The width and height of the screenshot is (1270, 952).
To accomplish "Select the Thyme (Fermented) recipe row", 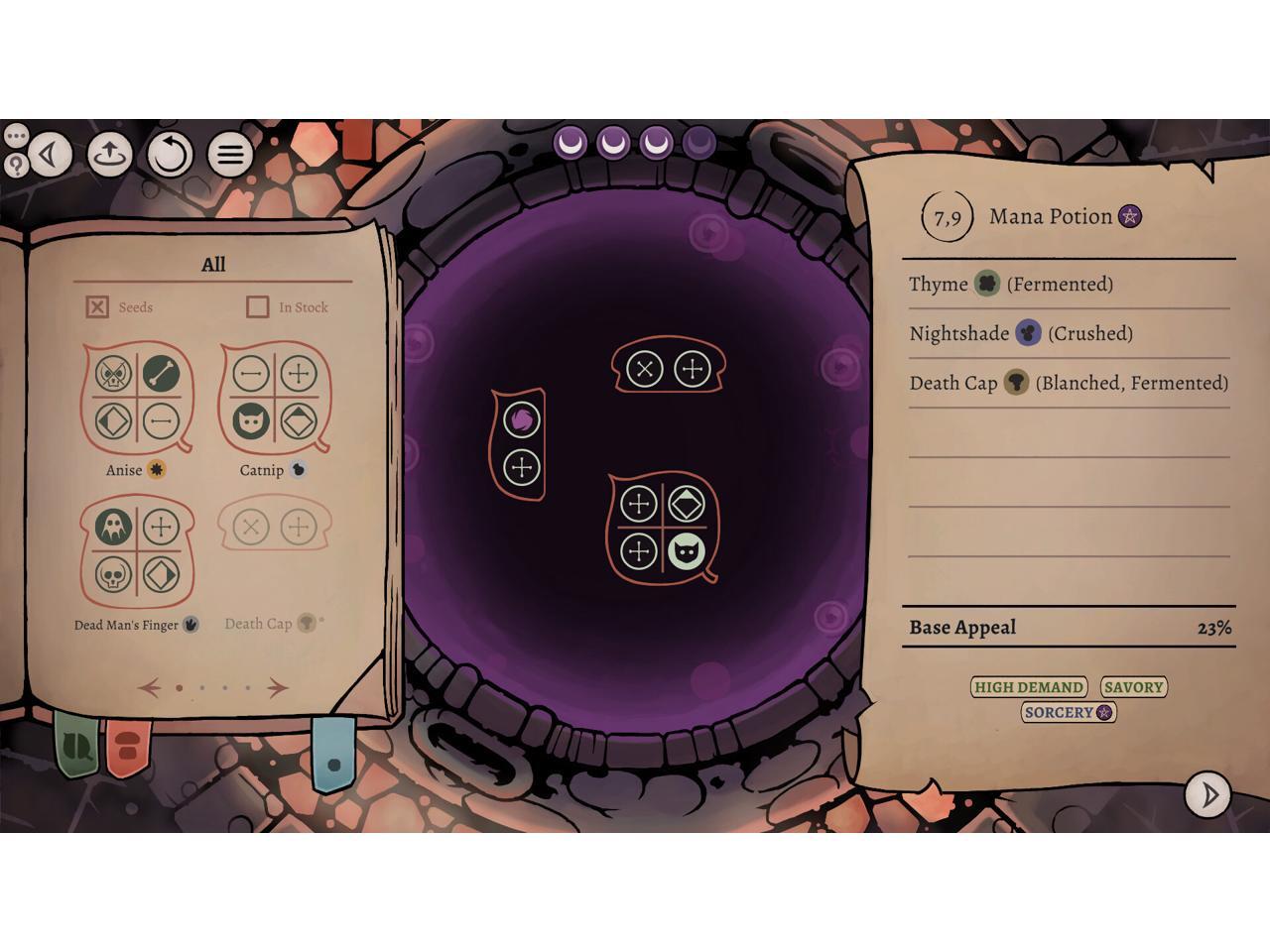I will (x=1068, y=285).
